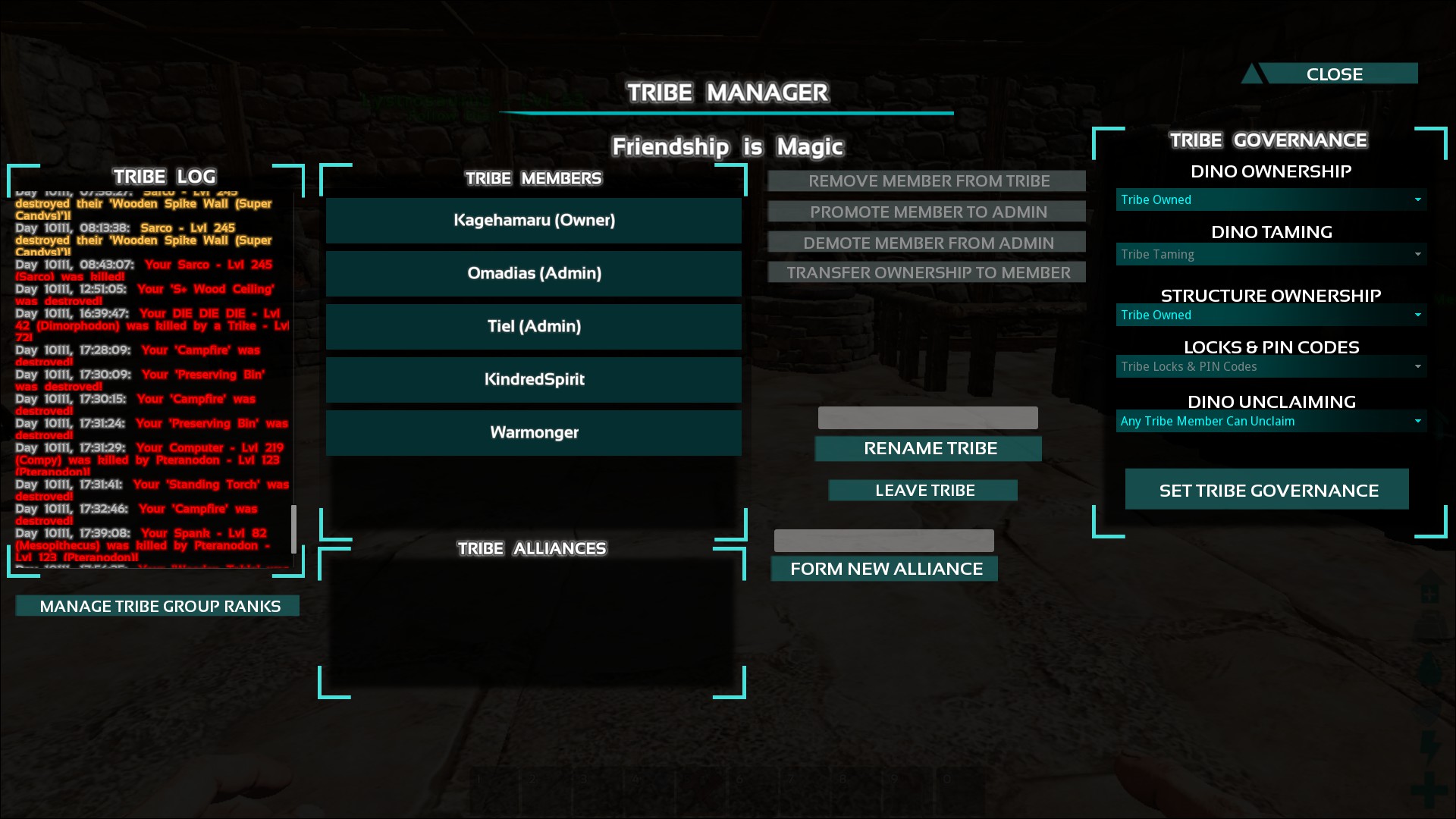1456x819 pixels.
Task: Open the Dino Unclaiming dropdown
Action: [x=1271, y=421]
